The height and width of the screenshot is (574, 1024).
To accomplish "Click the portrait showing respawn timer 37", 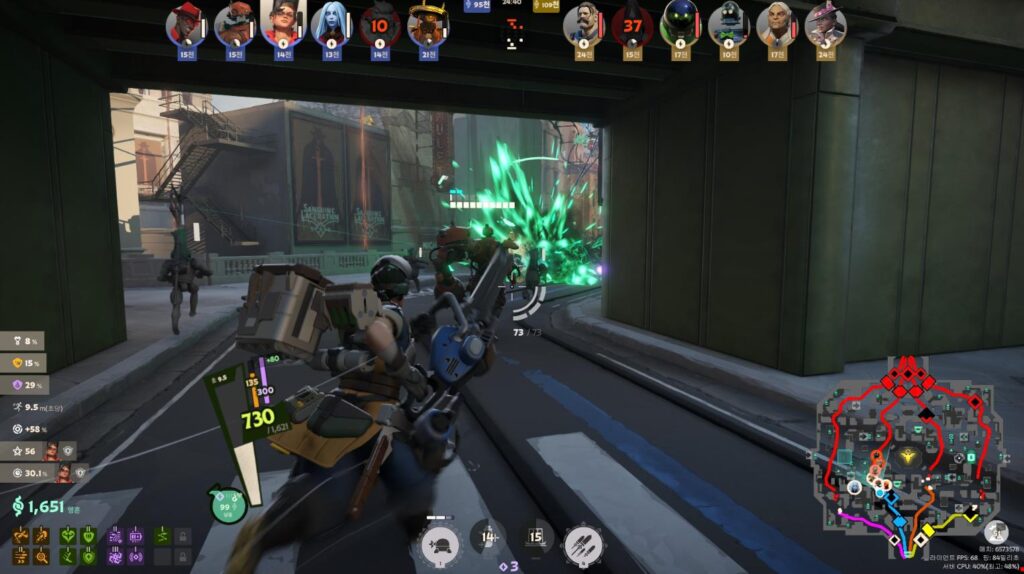I will click(x=631, y=24).
